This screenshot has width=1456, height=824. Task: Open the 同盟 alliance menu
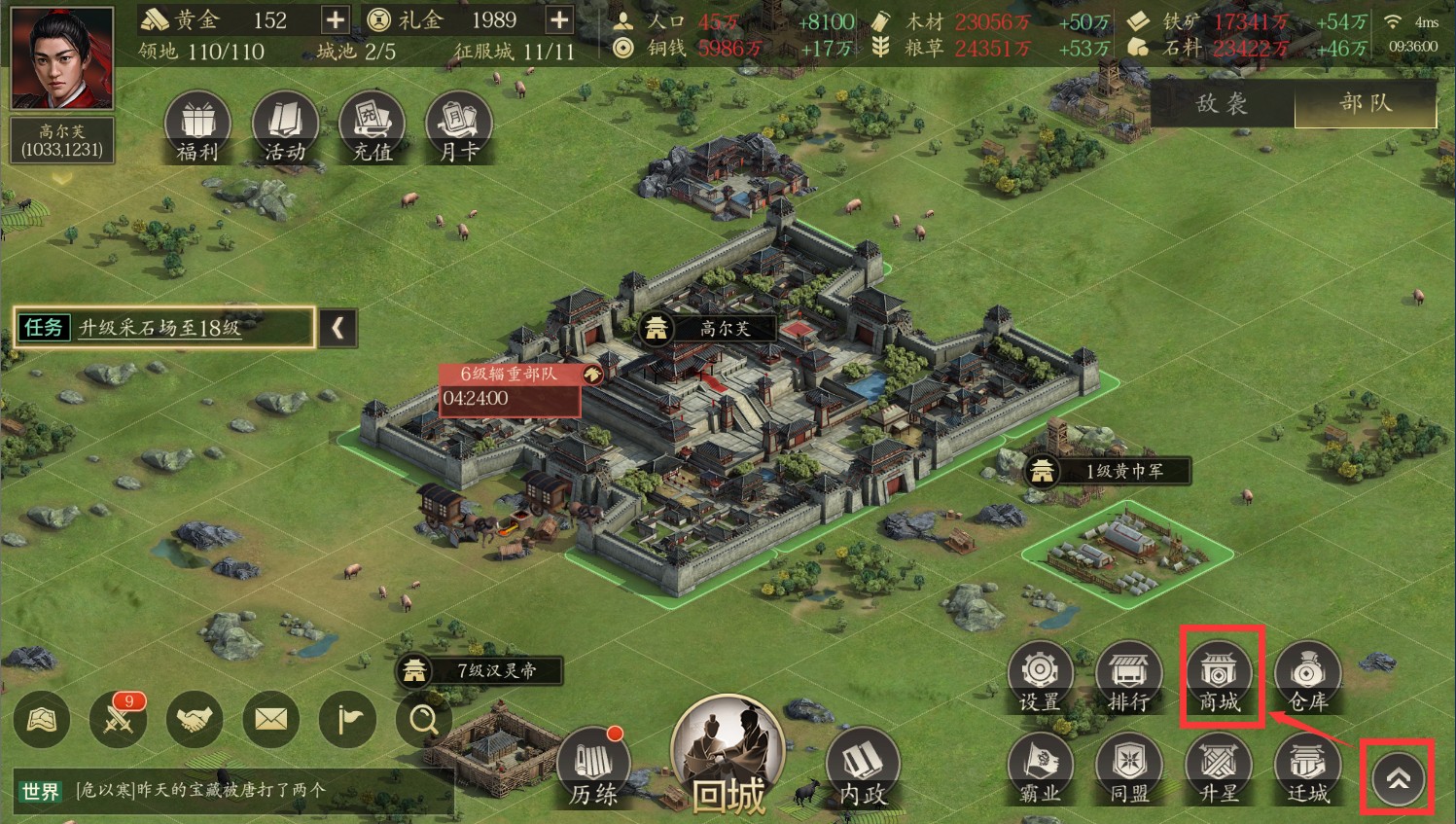pyautogui.click(x=1129, y=770)
